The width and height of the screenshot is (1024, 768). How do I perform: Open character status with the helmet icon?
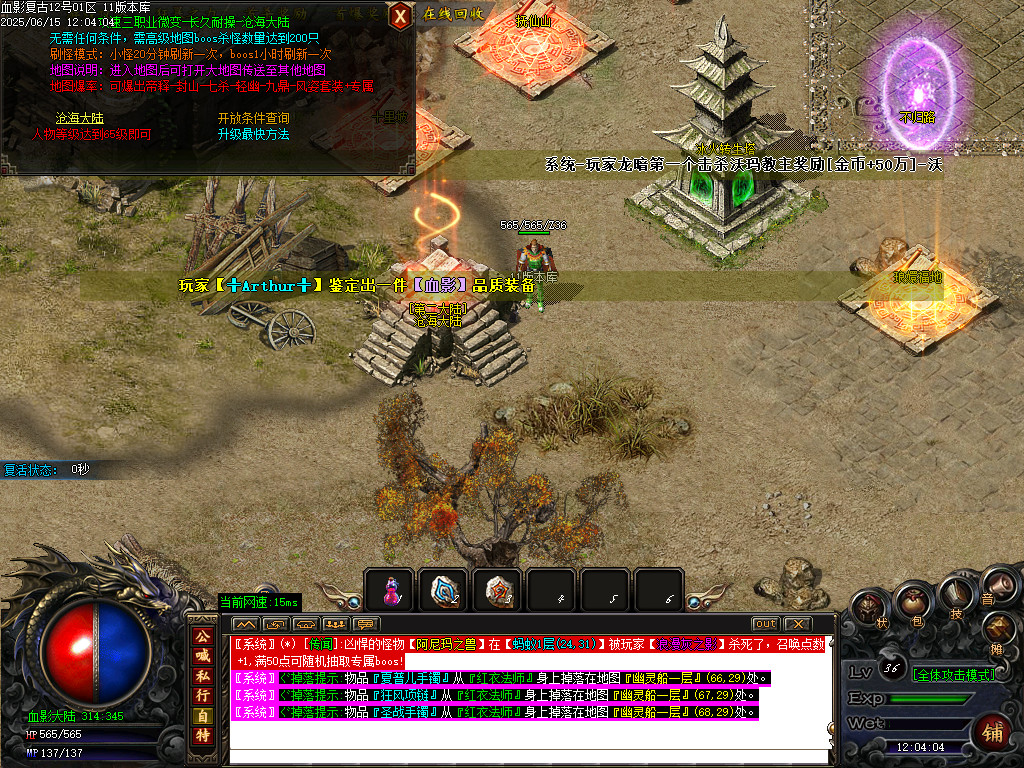click(869, 609)
